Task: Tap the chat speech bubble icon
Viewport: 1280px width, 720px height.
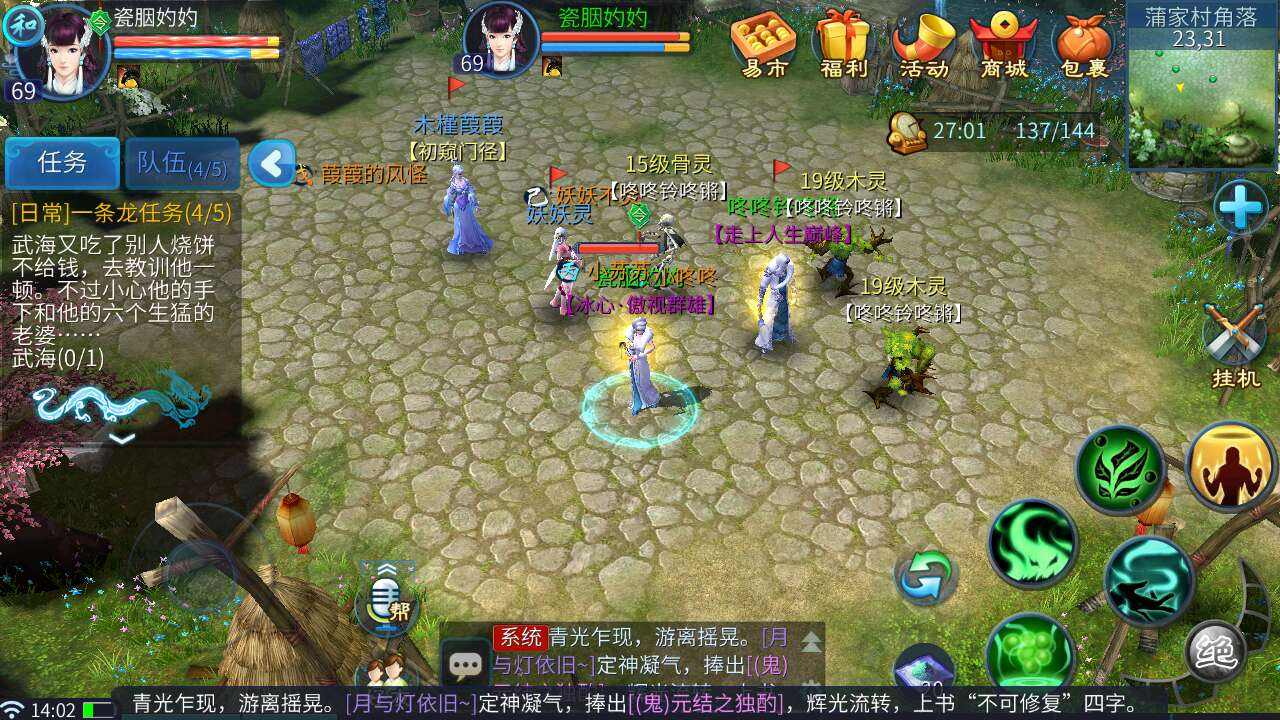Action: [x=465, y=662]
